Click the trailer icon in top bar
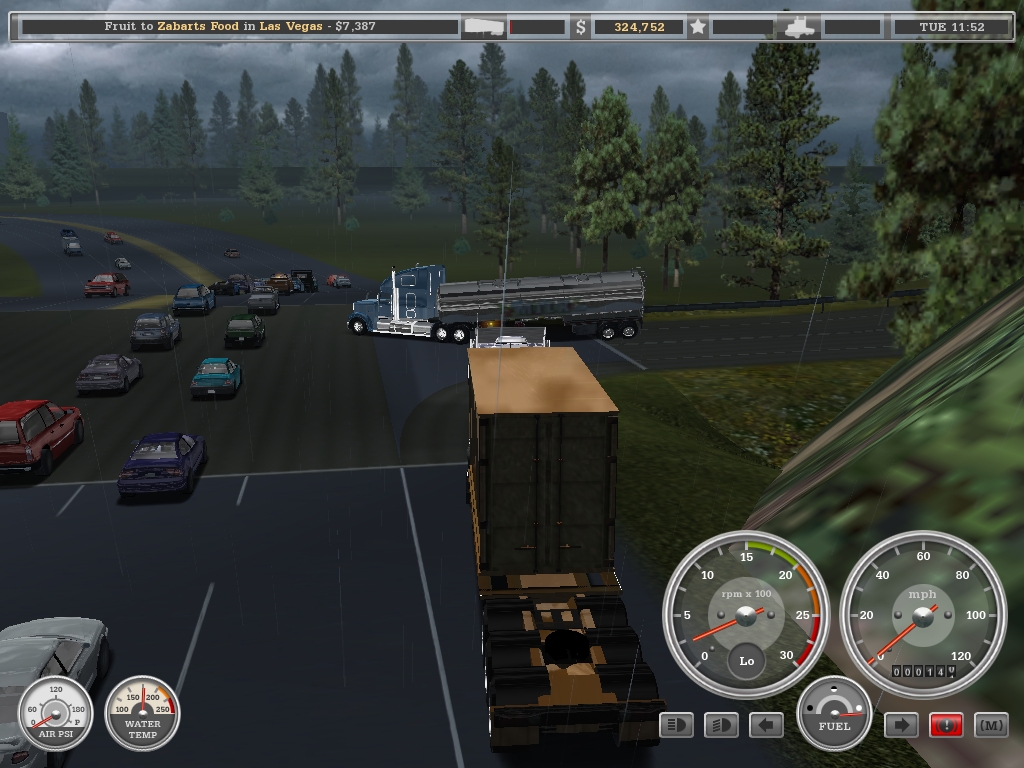Viewport: 1024px width, 768px height. (x=483, y=27)
